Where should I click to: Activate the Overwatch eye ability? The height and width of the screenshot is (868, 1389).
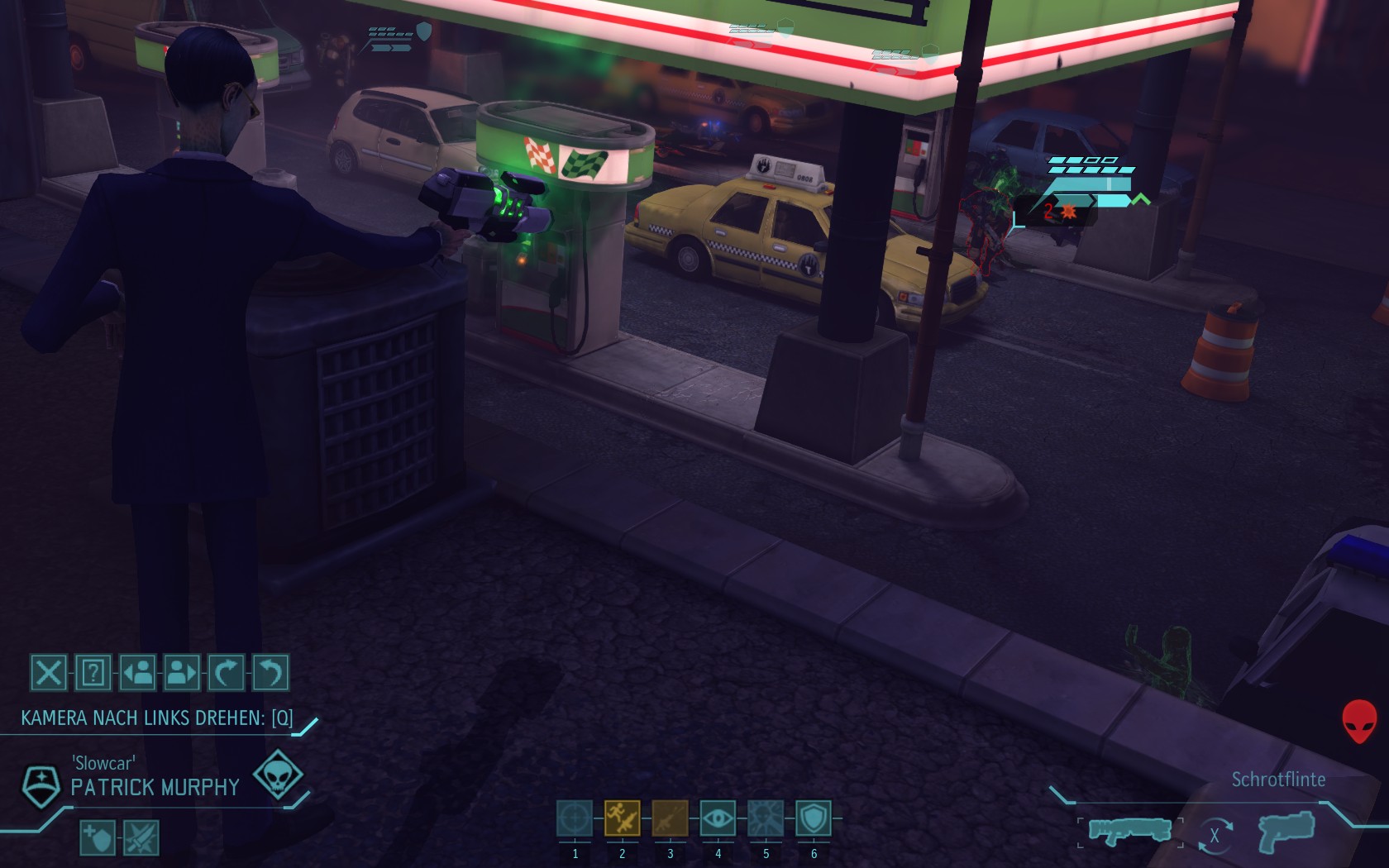point(718,818)
